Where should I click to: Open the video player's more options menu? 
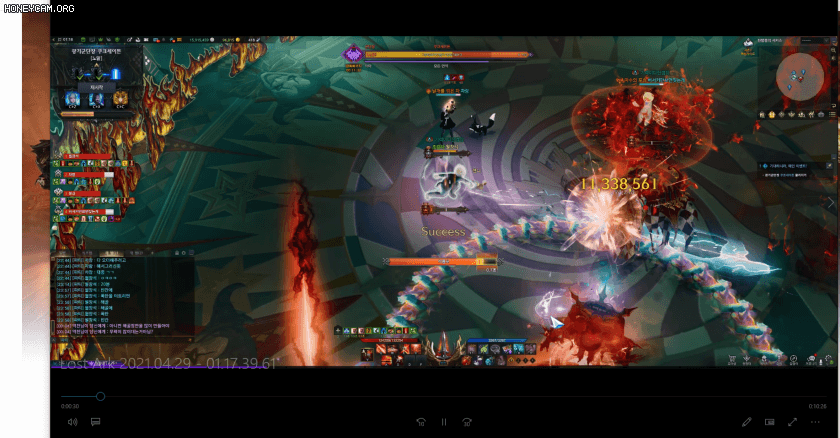pos(815,422)
